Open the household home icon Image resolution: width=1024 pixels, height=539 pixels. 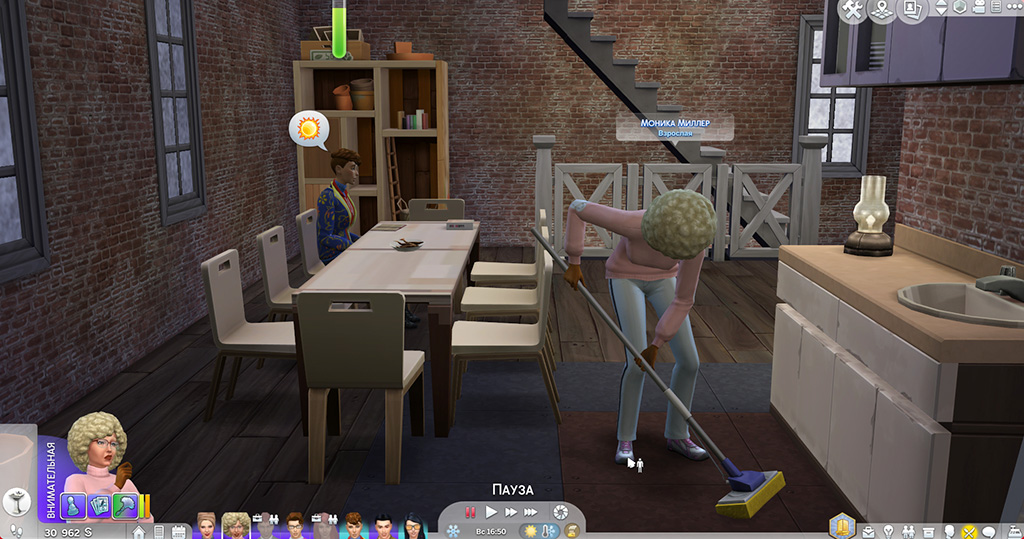pos(138,532)
